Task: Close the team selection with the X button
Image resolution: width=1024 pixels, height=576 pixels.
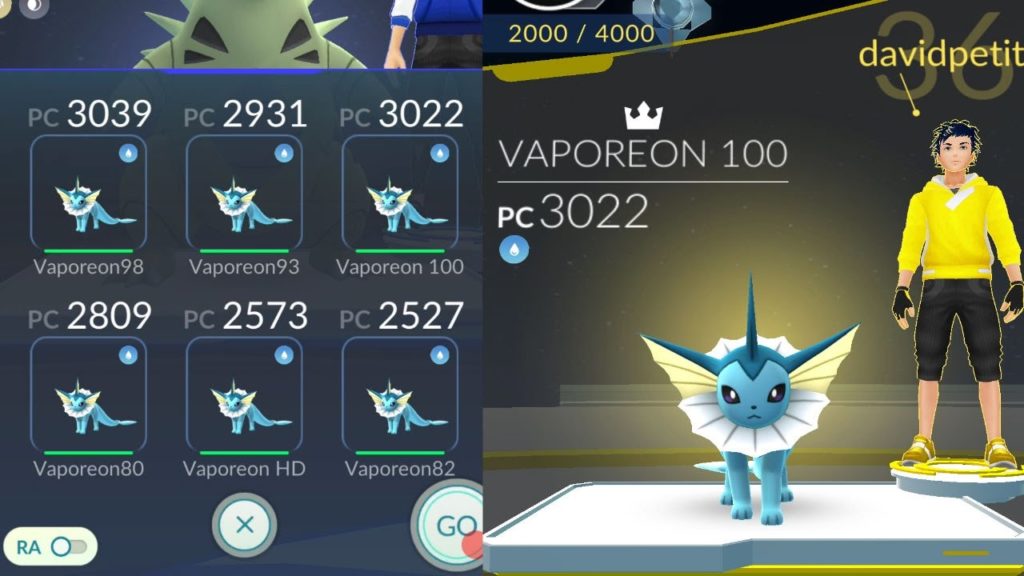Action: pyautogui.click(x=244, y=524)
